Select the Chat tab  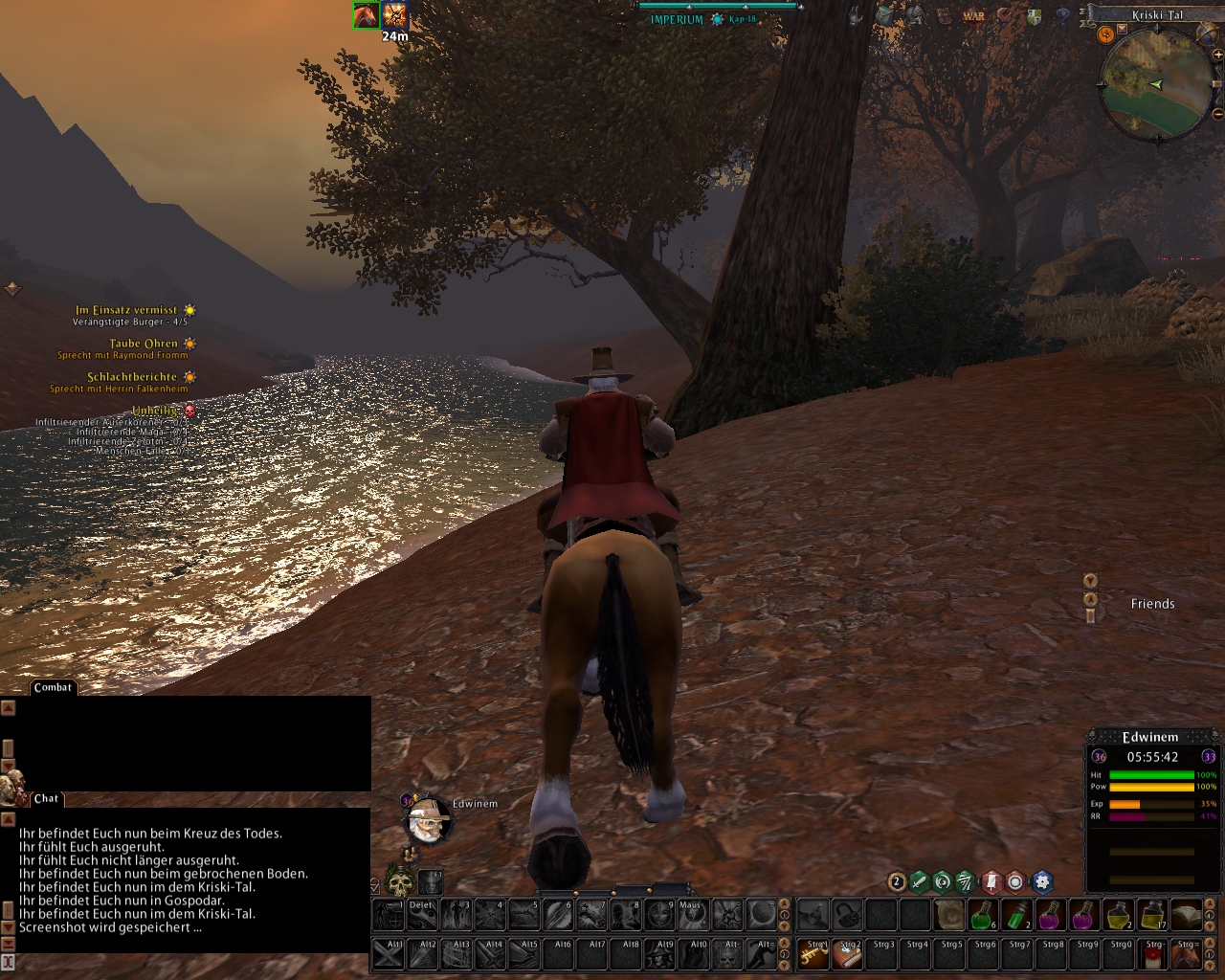(46, 798)
